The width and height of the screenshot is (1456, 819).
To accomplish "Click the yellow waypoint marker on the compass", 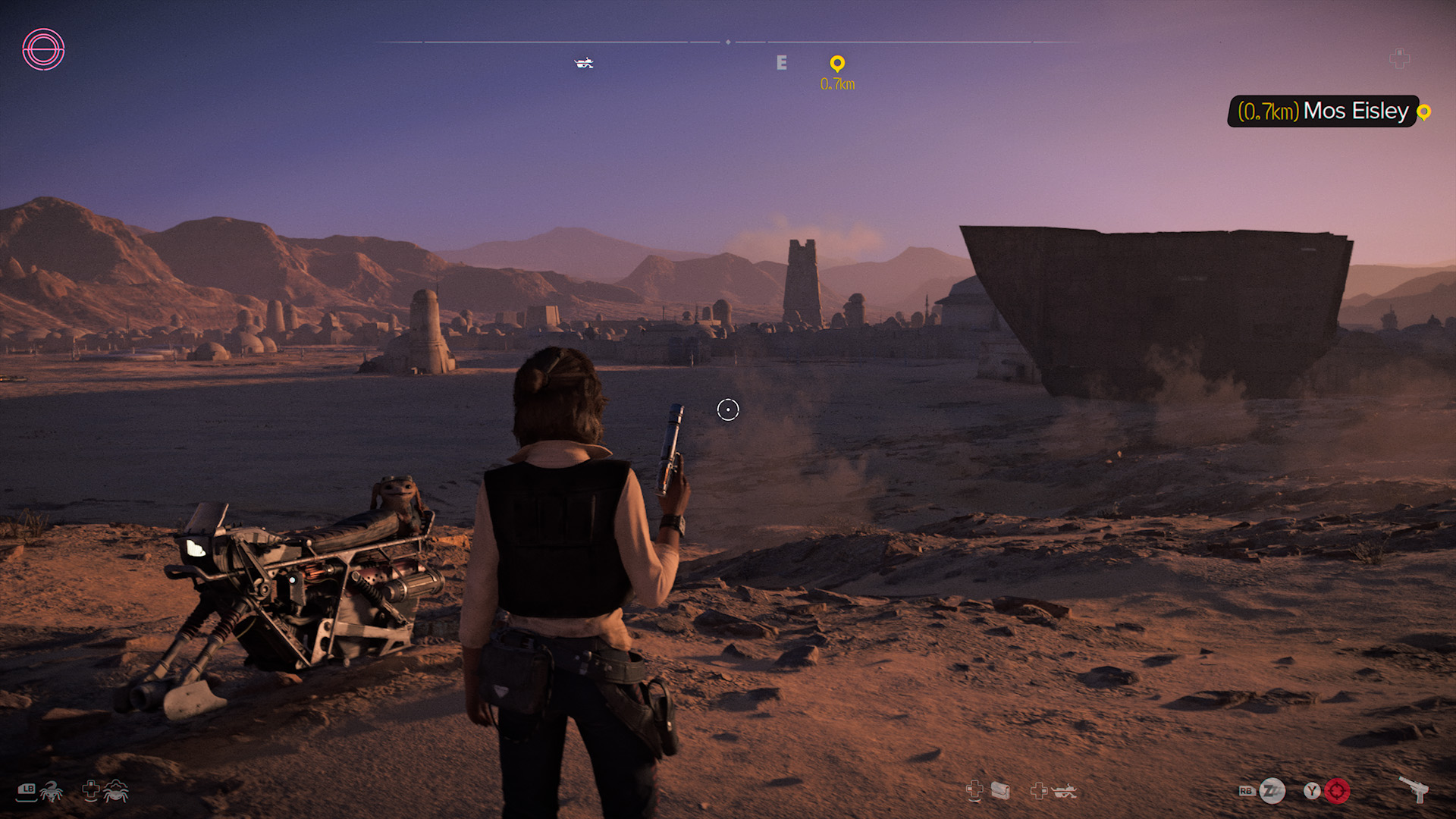I will pyautogui.click(x=837, y=64).
